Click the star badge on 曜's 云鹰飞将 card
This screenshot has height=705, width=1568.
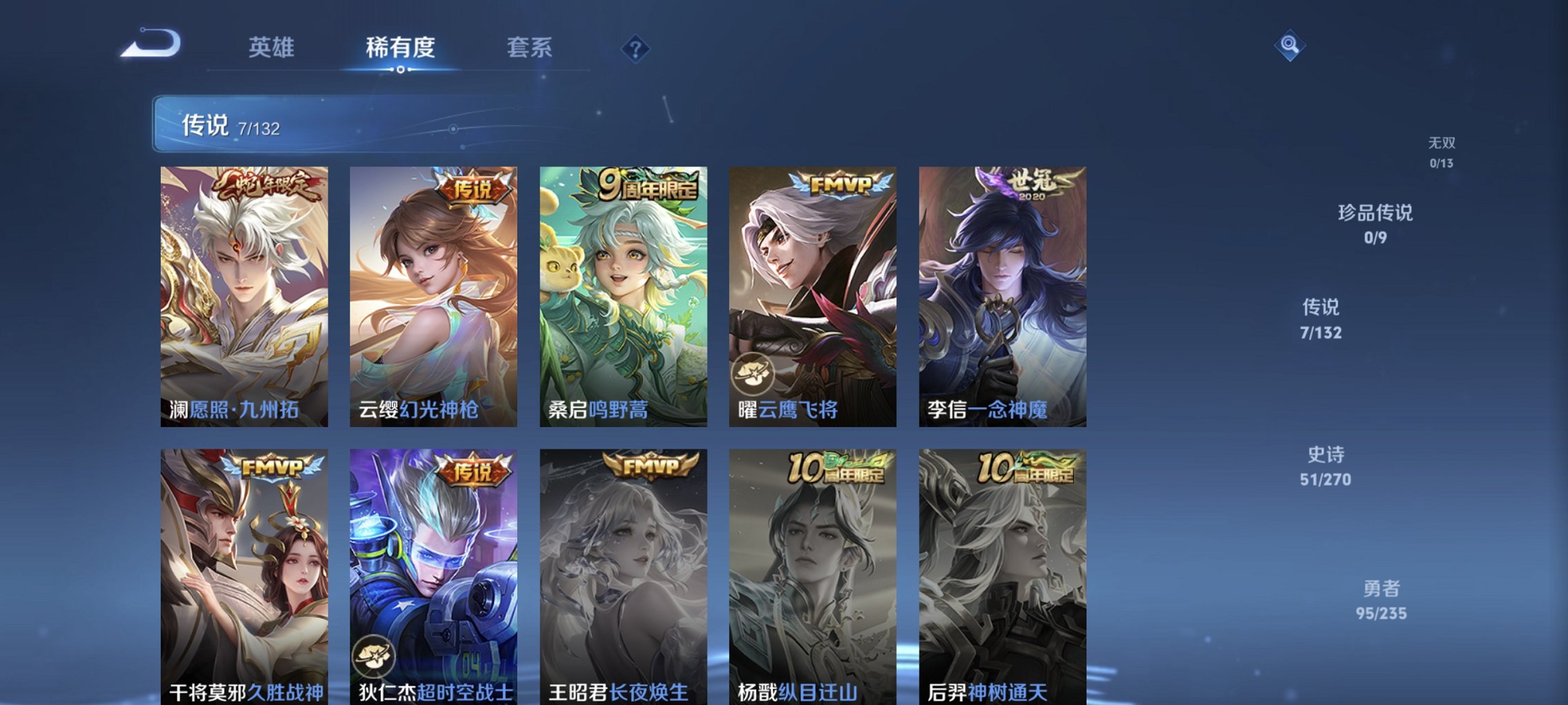pos(754,375)
